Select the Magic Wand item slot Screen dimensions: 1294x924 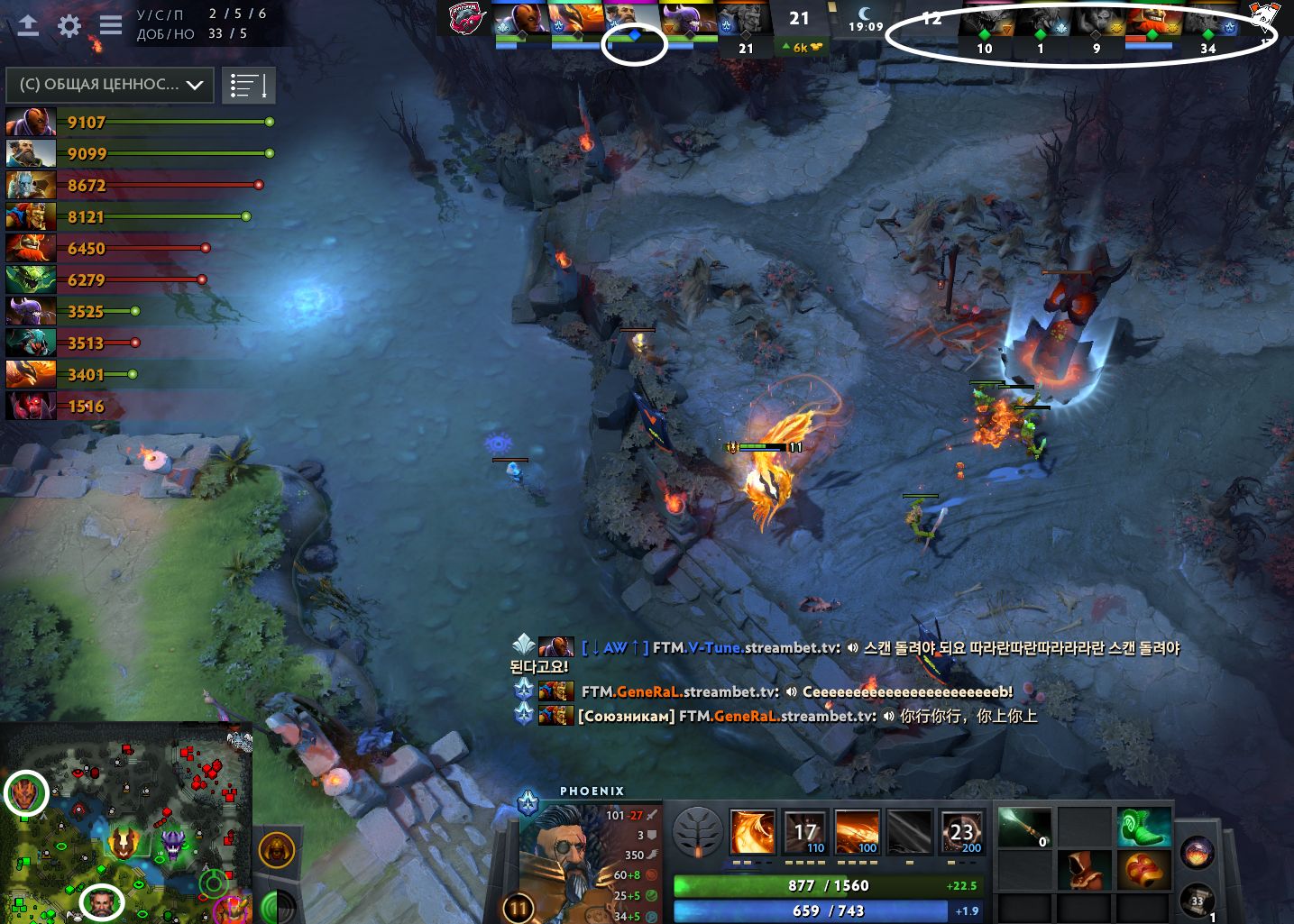point(1025,827)
